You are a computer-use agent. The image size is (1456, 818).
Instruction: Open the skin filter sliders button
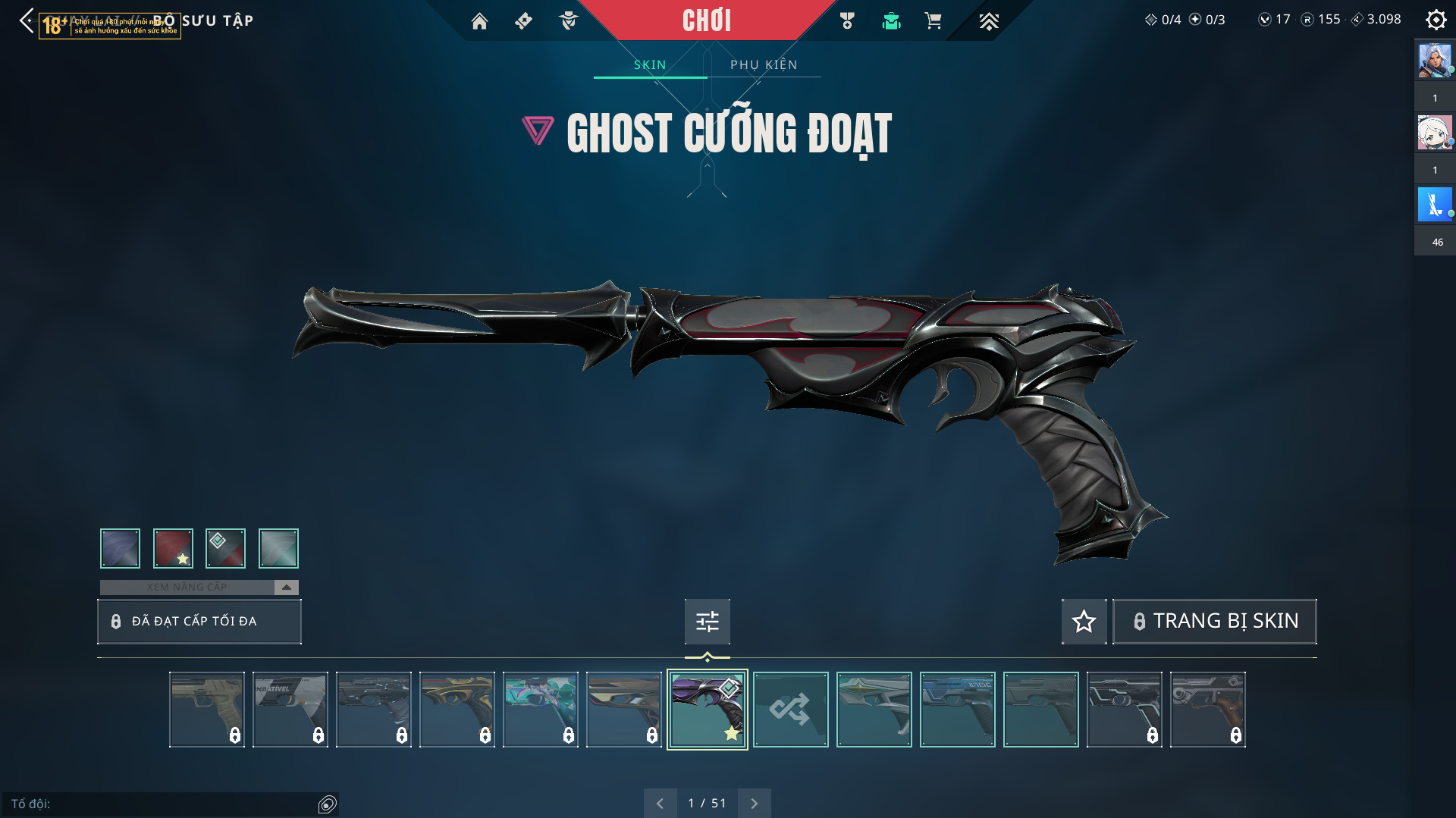click(708, 622)
